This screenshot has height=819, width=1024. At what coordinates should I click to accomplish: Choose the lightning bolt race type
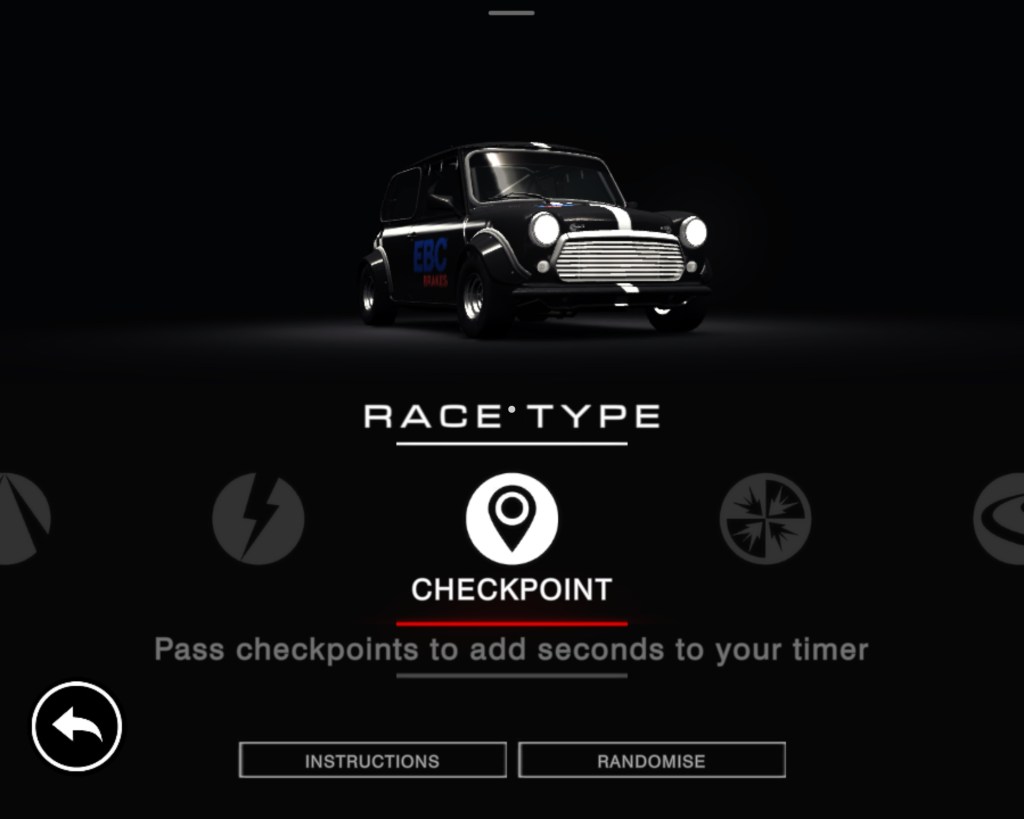coord(257,518)
